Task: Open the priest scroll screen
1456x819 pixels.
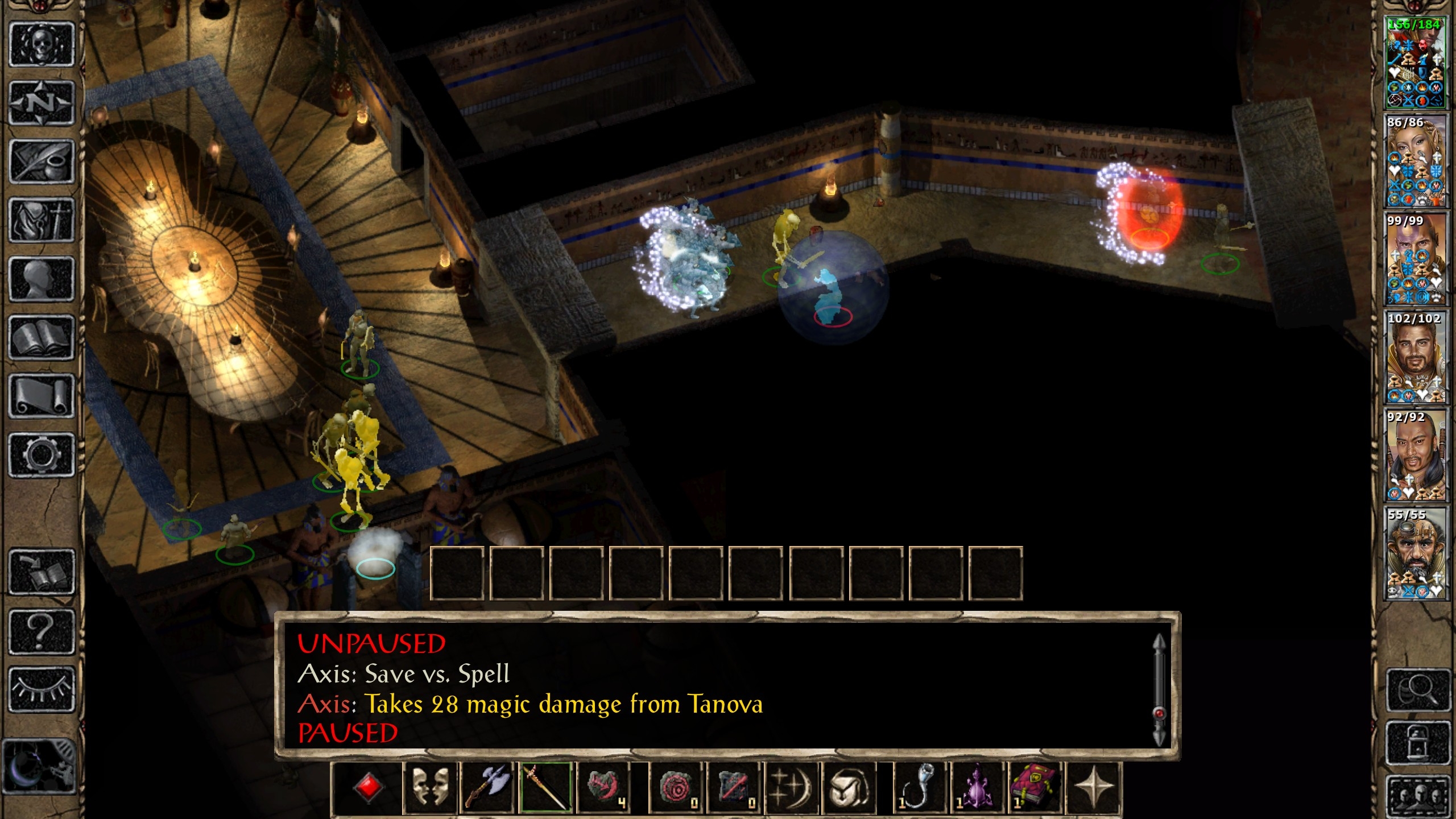Action: 41,396
